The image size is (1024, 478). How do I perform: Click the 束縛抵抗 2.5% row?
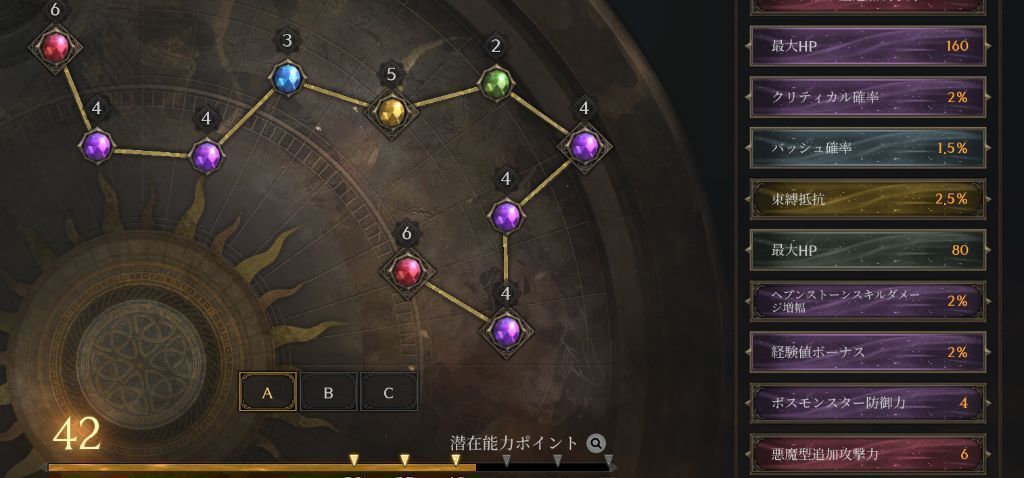pos(867,199)
